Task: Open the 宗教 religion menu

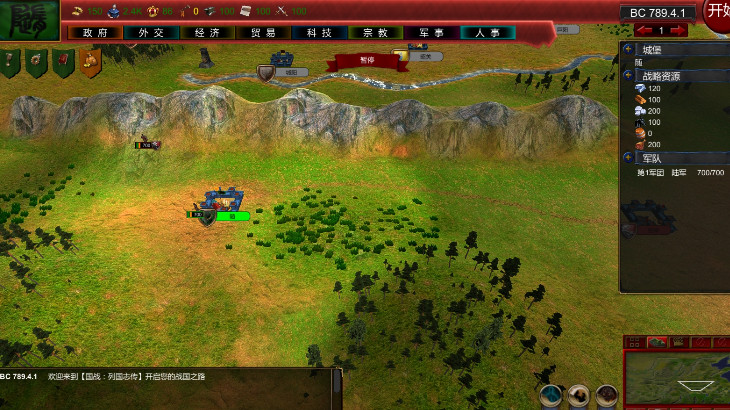Action: click(375, 33)
